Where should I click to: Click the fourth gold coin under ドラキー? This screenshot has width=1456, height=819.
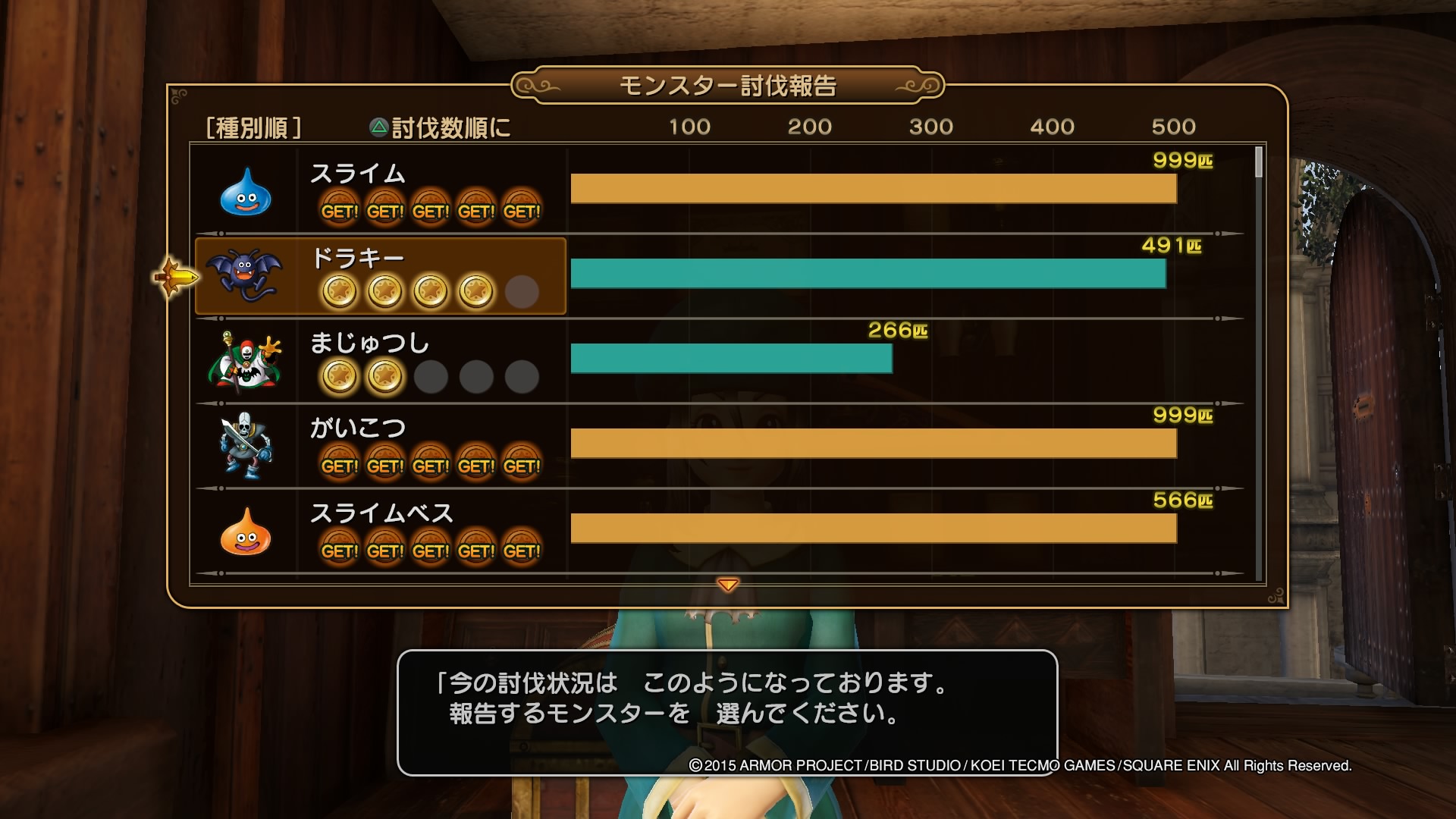476,290
